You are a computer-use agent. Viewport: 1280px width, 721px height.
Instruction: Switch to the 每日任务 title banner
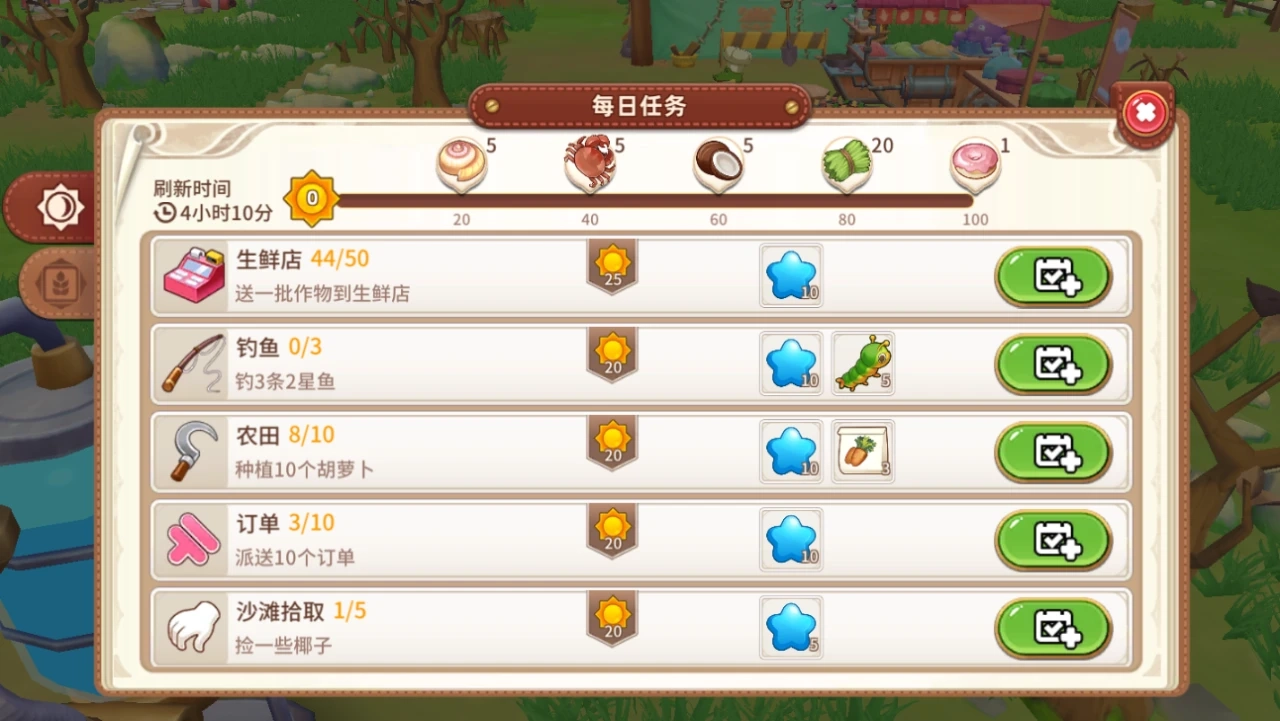(639, 105)
